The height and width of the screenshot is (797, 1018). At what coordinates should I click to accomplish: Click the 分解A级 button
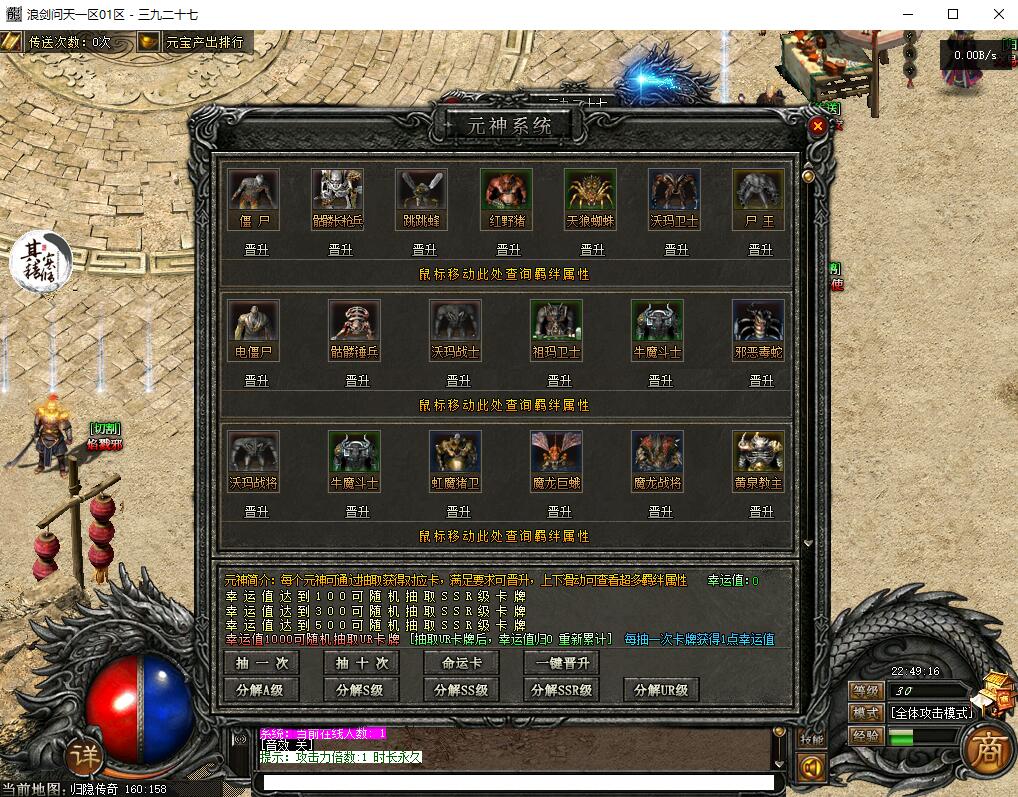click(x=261, y=690)
